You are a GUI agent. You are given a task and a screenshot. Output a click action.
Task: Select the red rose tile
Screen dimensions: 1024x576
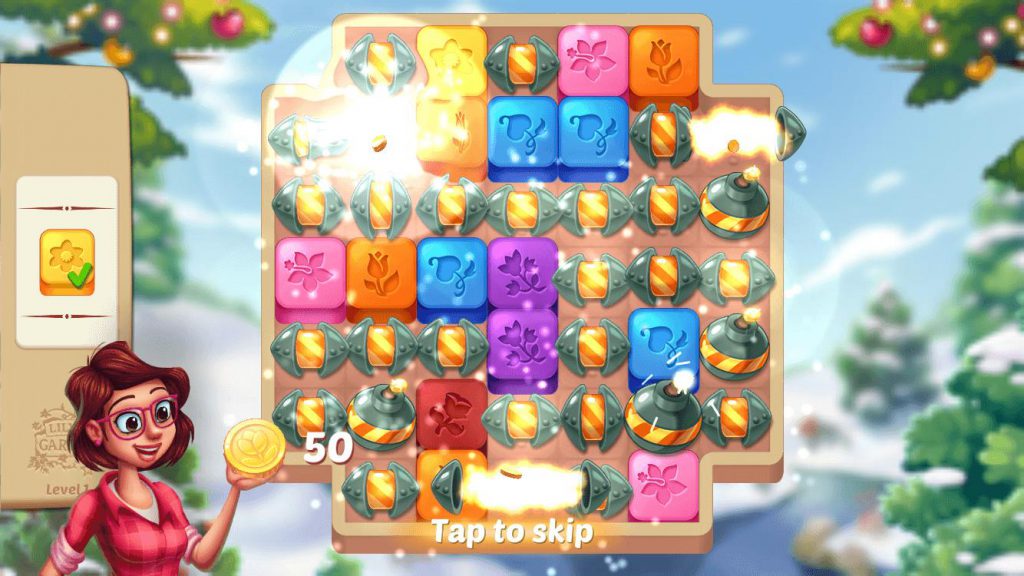tap(451, 411)
